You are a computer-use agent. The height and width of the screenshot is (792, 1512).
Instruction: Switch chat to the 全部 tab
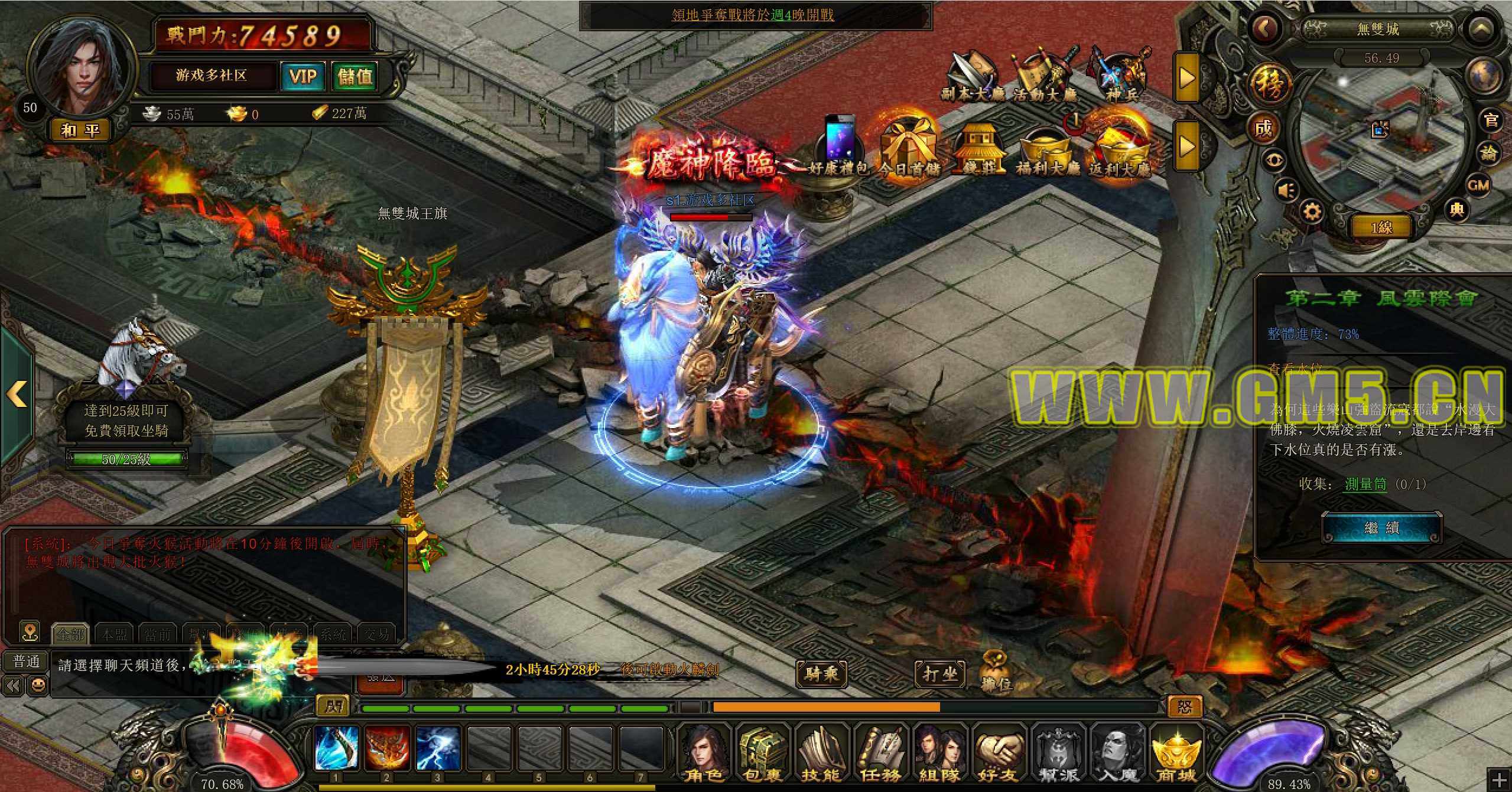(x=70, y=634)
